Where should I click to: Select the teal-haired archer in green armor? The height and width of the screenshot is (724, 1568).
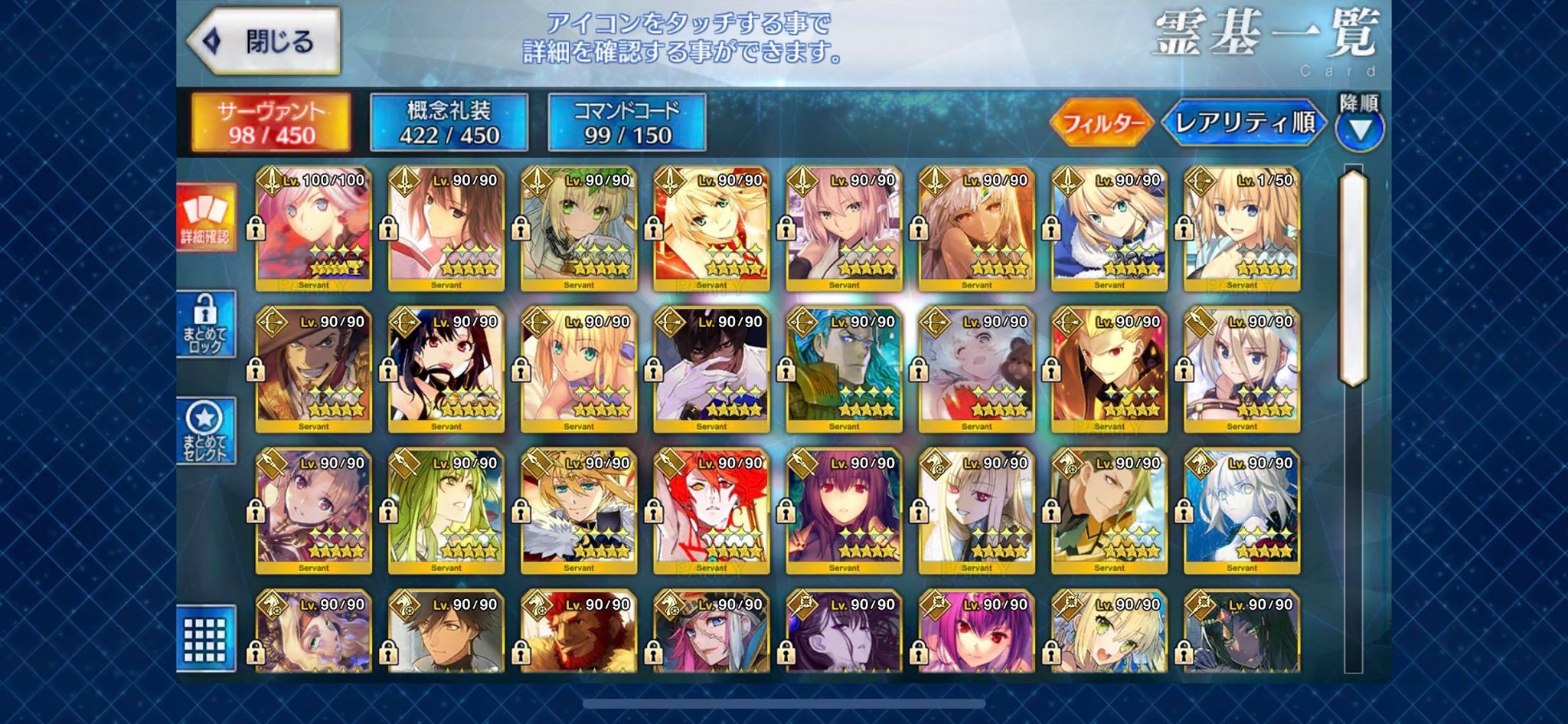pyautogui.click(x=844, y=370)
